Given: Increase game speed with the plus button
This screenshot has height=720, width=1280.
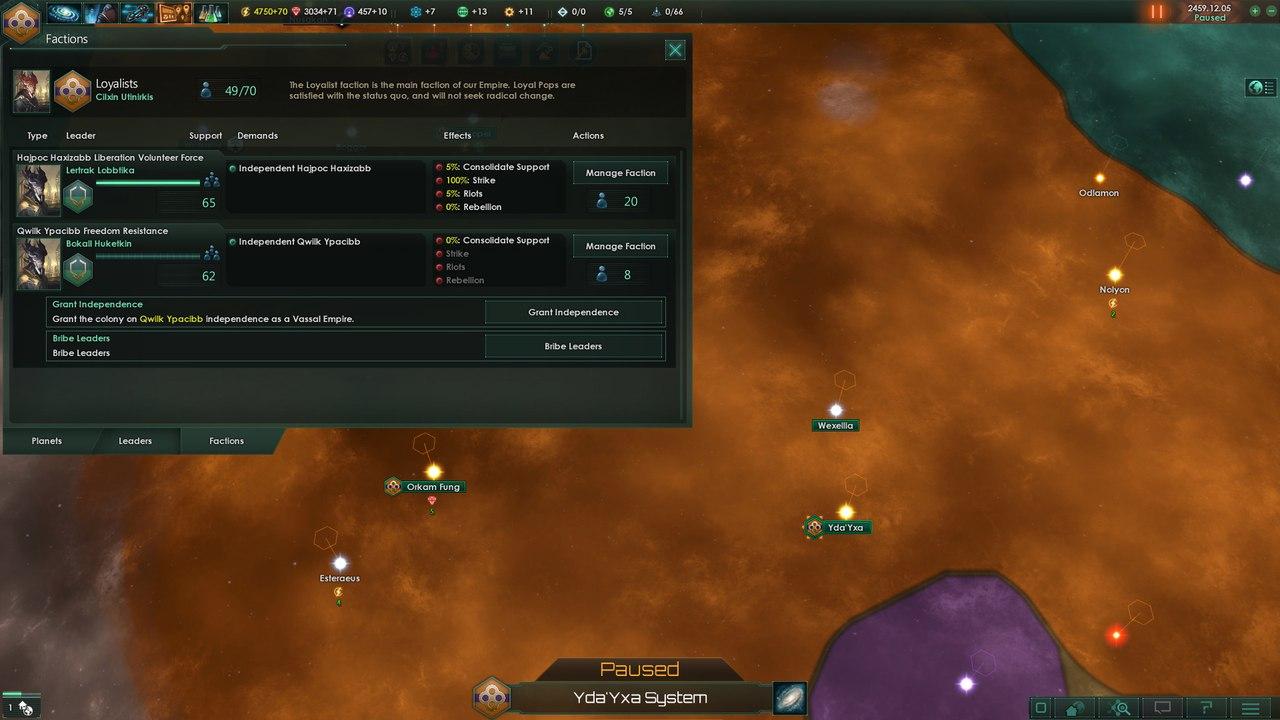Looking at the screenshot, I should pos(1256,11).
